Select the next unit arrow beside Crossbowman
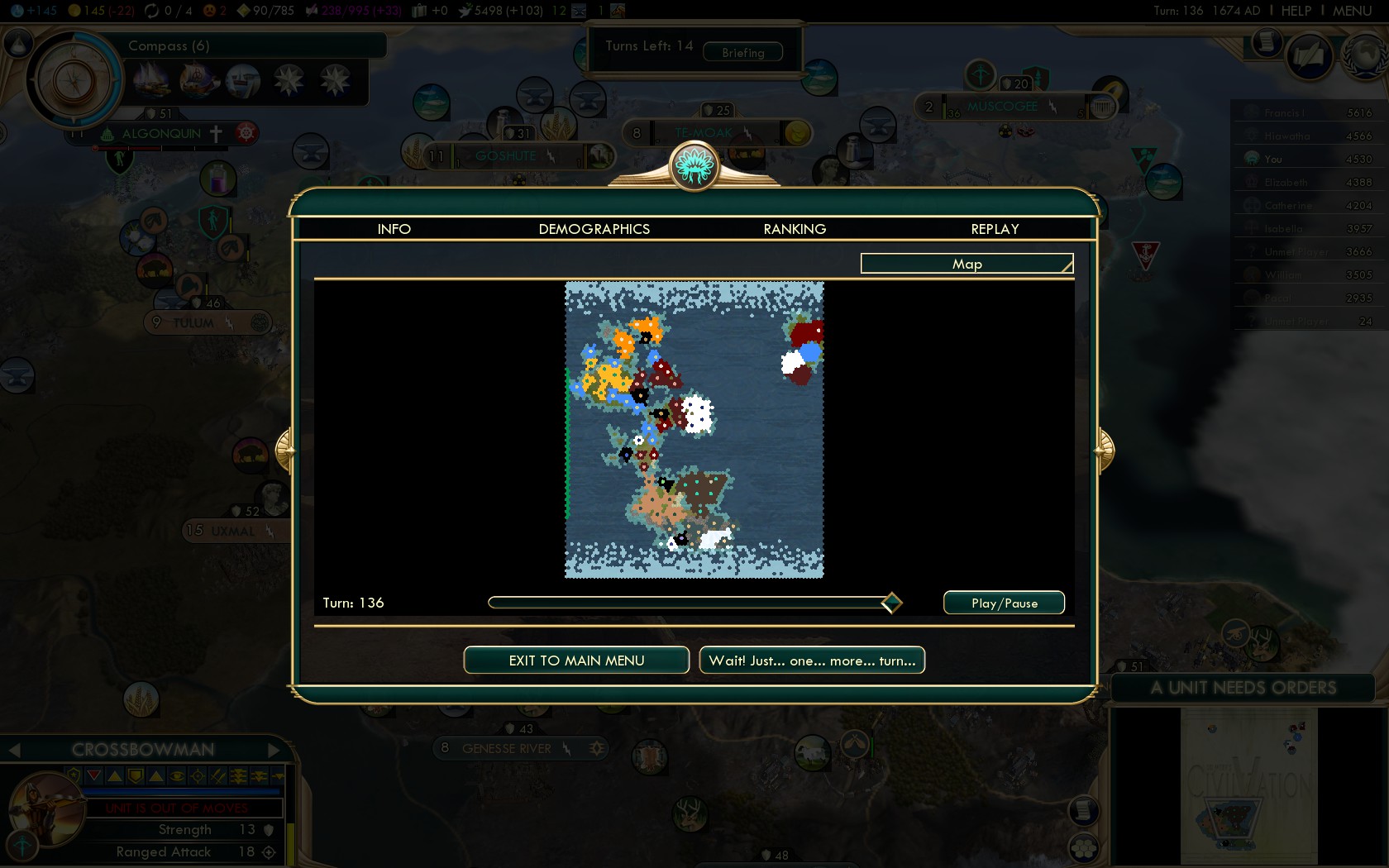 (x=275, y=750)
